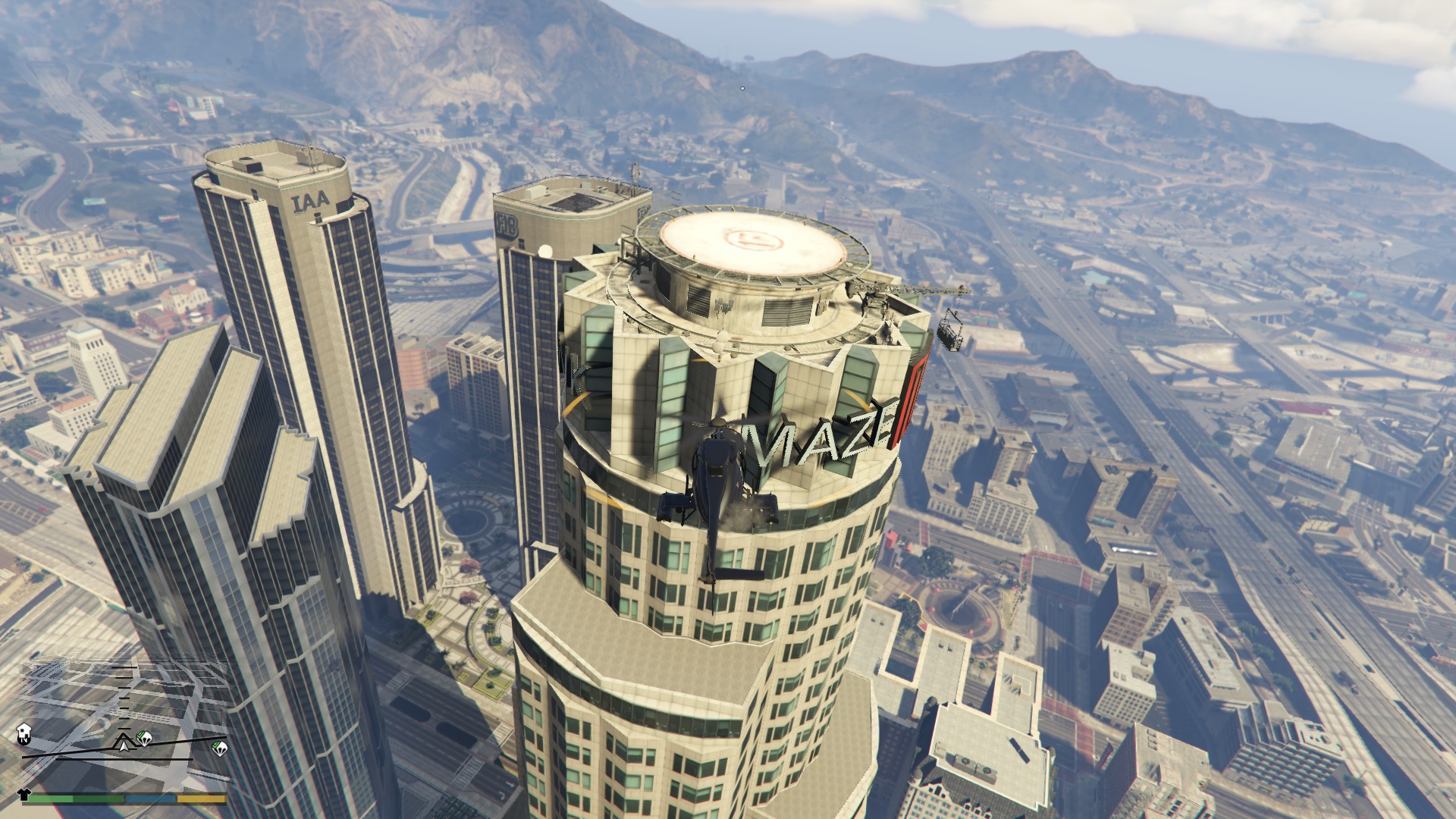This screenshot has width=1456, height=819.
Task: Click the IAA sign on the rooftop
Action: [312, 201]
